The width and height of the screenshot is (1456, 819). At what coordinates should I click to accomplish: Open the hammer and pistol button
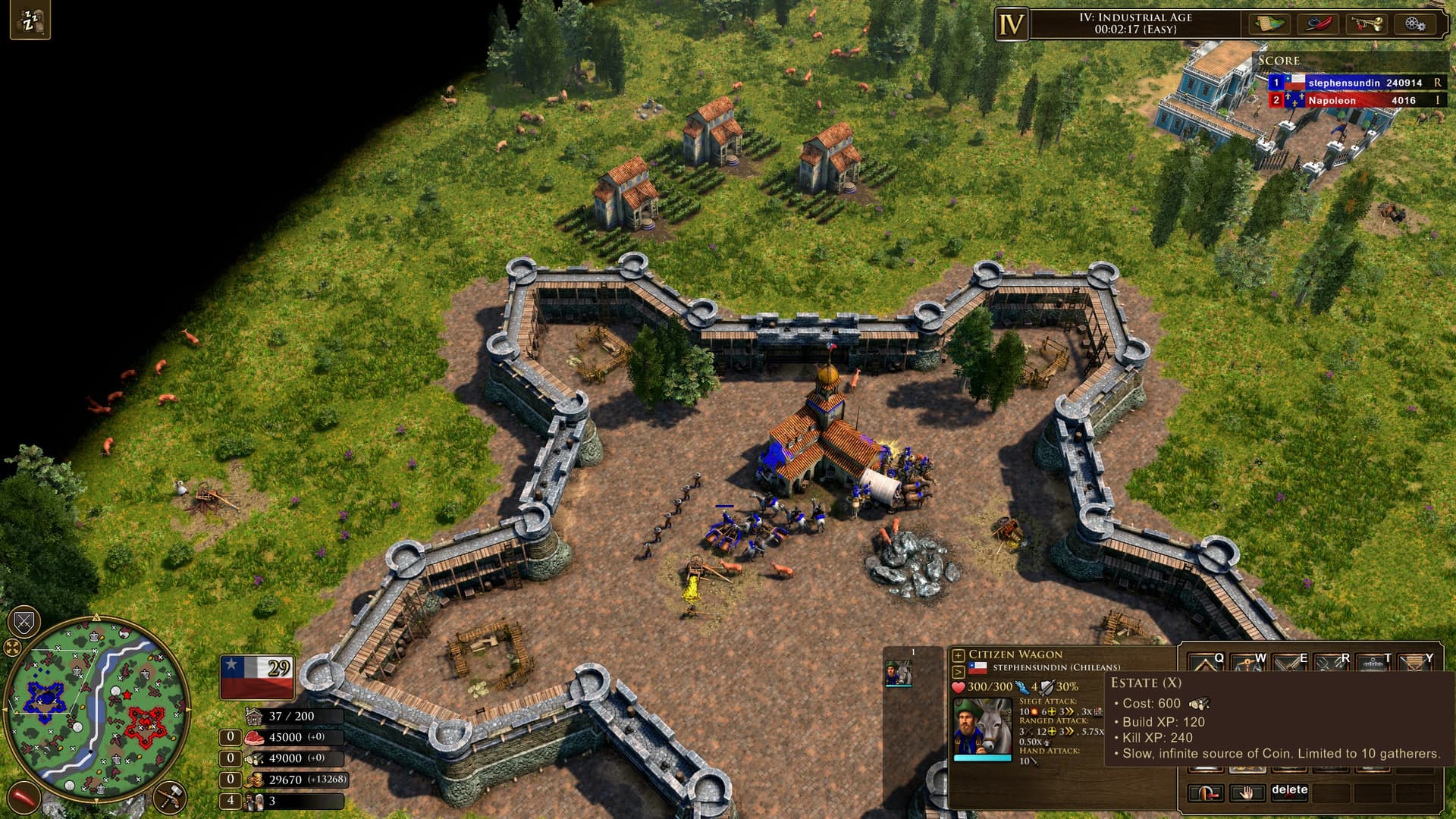(170, 797)
